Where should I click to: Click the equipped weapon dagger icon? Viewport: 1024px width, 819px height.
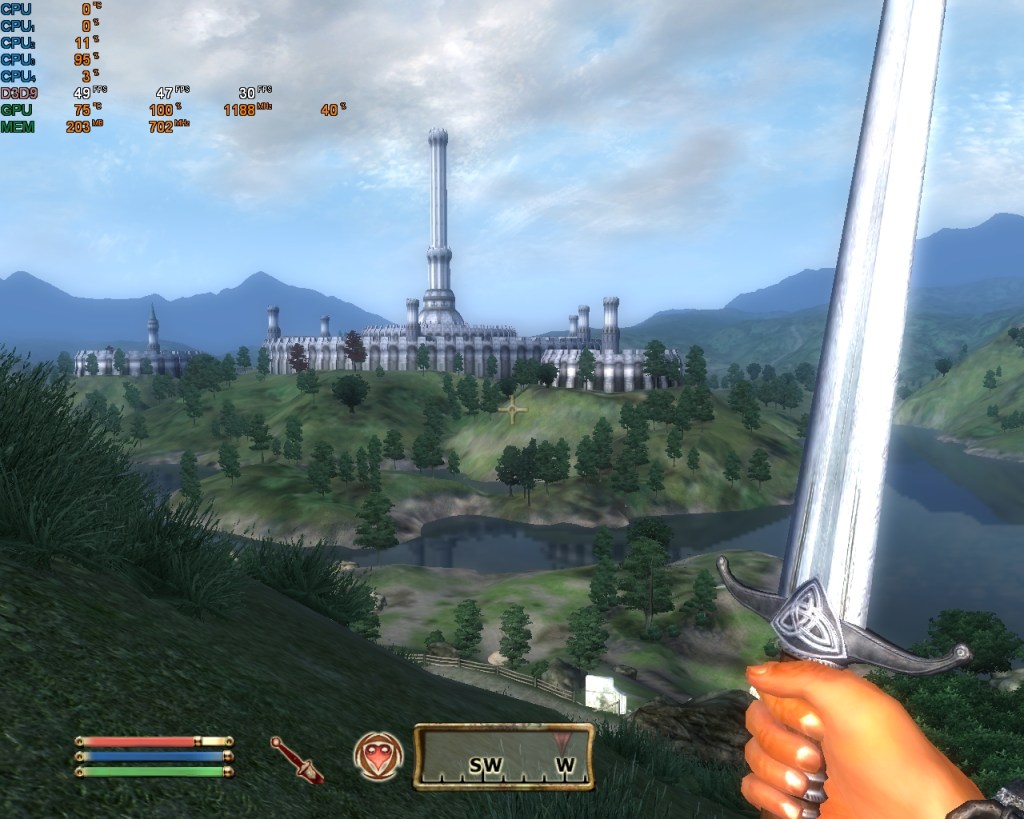[x=296, y=759]
